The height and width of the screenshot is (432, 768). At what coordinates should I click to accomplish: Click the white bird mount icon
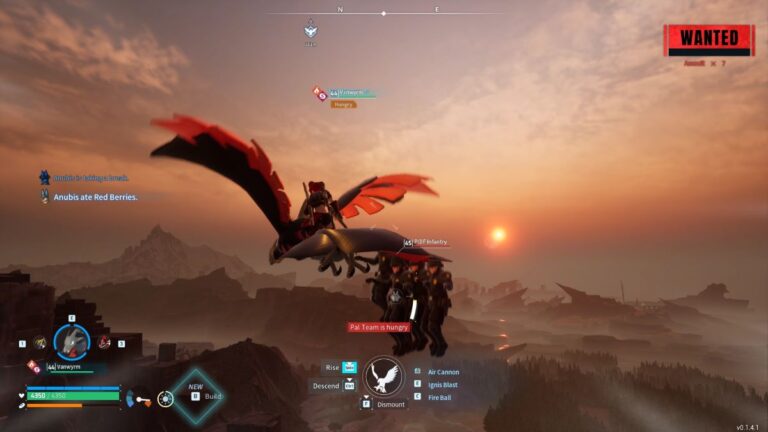pos(383,377)
